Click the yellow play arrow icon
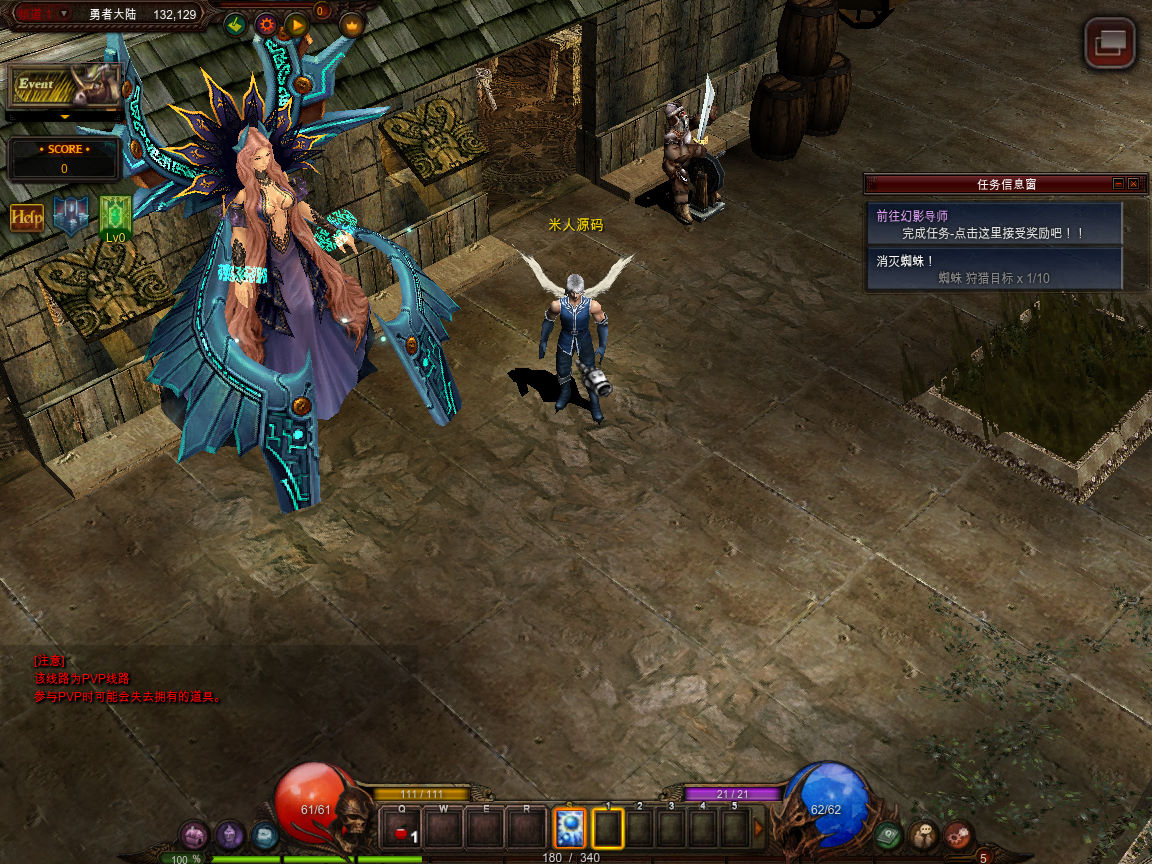 (296, 25)
